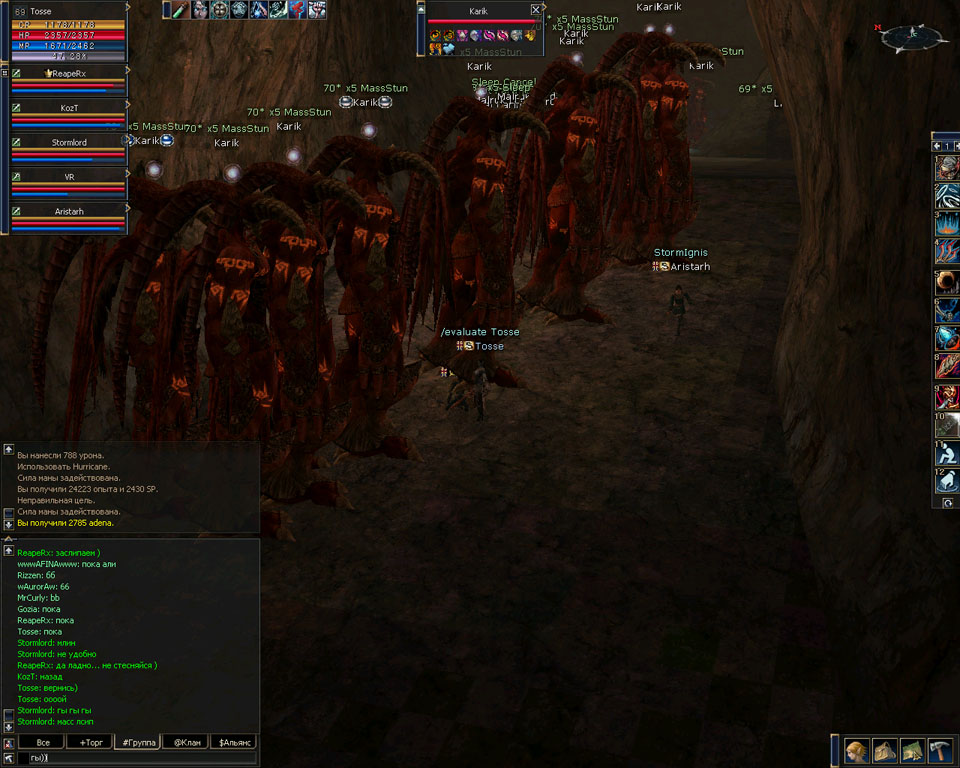This screenshot has height=768, width=960.
Task: Select party member KozT
Action: click(x=70, y=107)
